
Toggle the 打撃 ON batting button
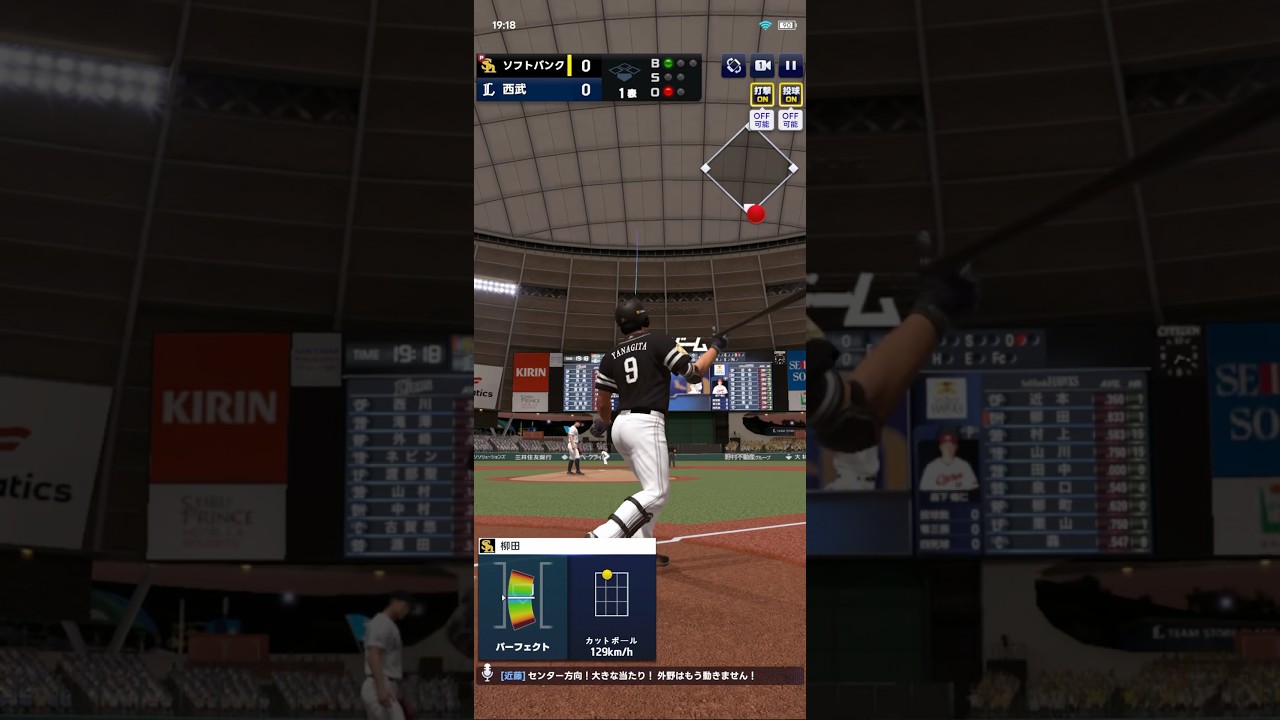762,95
